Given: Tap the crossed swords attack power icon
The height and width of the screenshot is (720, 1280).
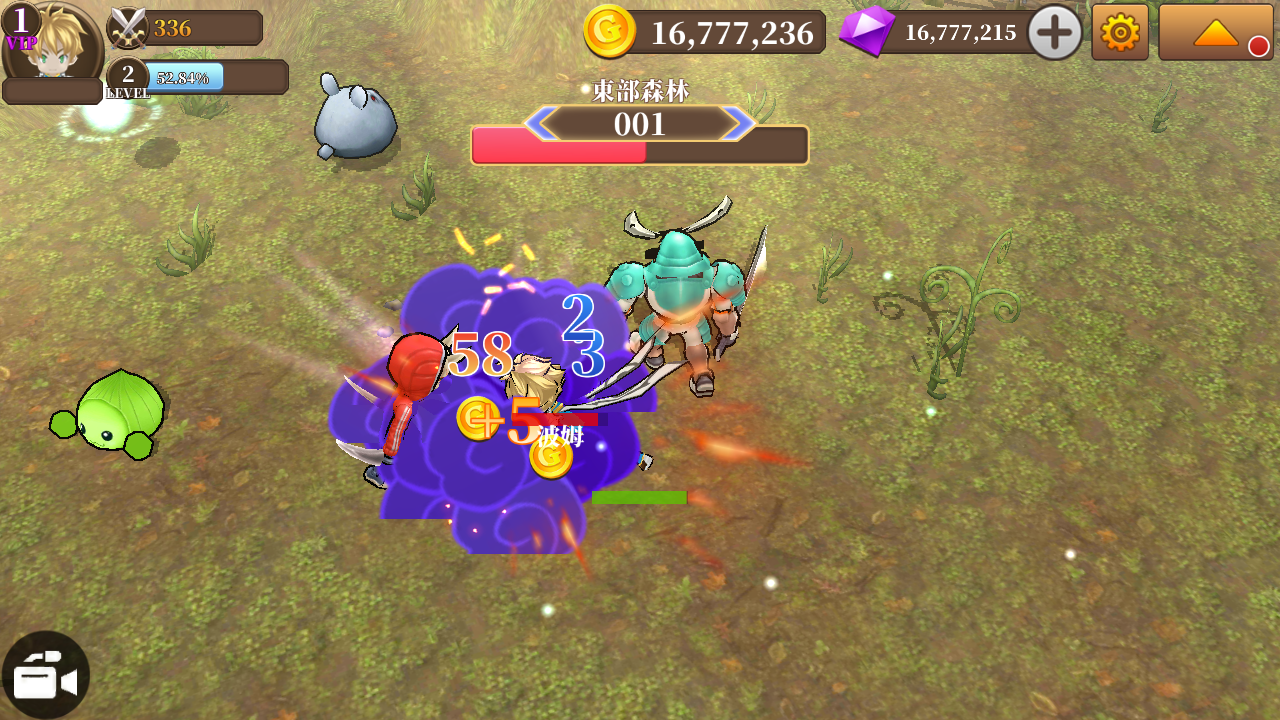Looking at the screenshot, I should click(x=128, y=28).
